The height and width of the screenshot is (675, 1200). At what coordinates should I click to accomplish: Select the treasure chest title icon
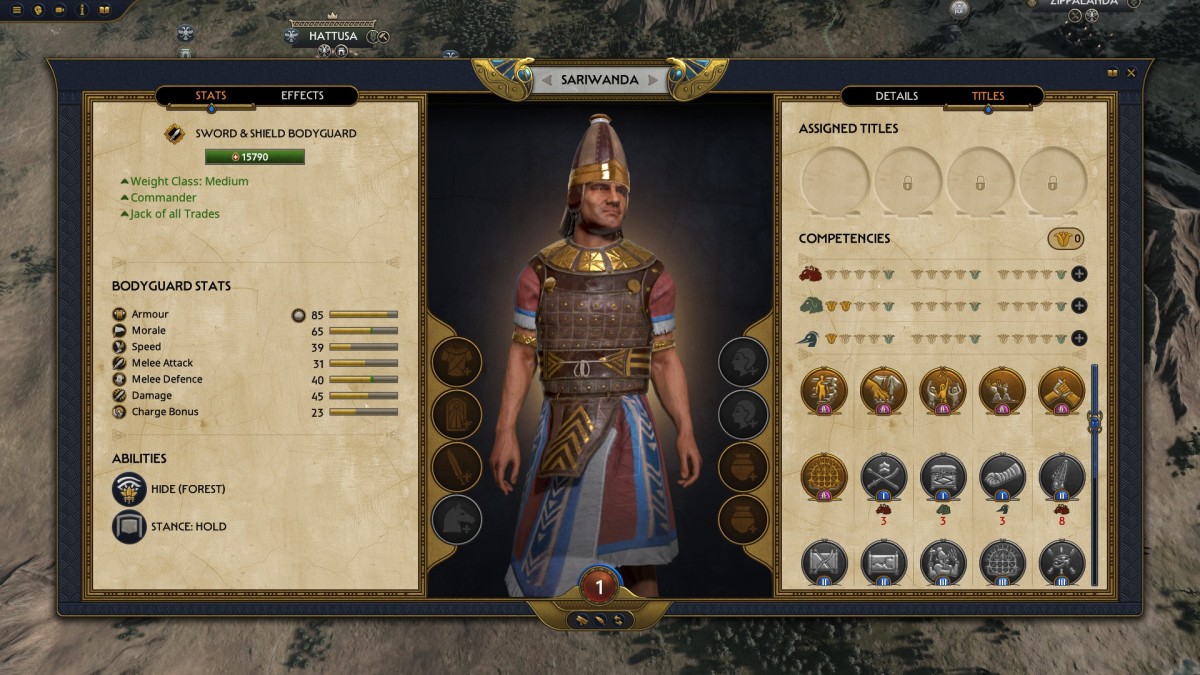[943, 476]
